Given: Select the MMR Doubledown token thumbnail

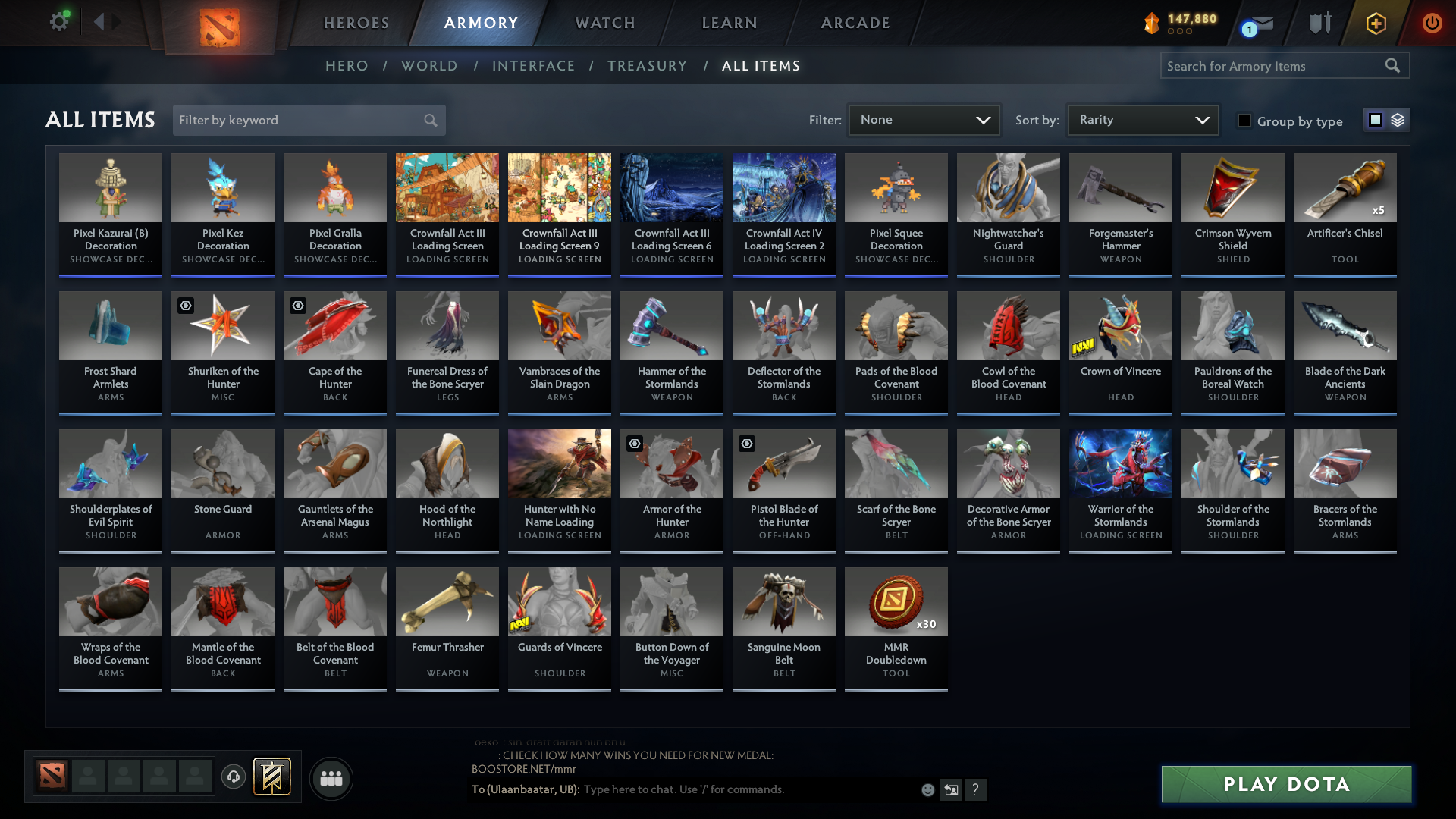Looking at the screenshot, I should 896,601.
